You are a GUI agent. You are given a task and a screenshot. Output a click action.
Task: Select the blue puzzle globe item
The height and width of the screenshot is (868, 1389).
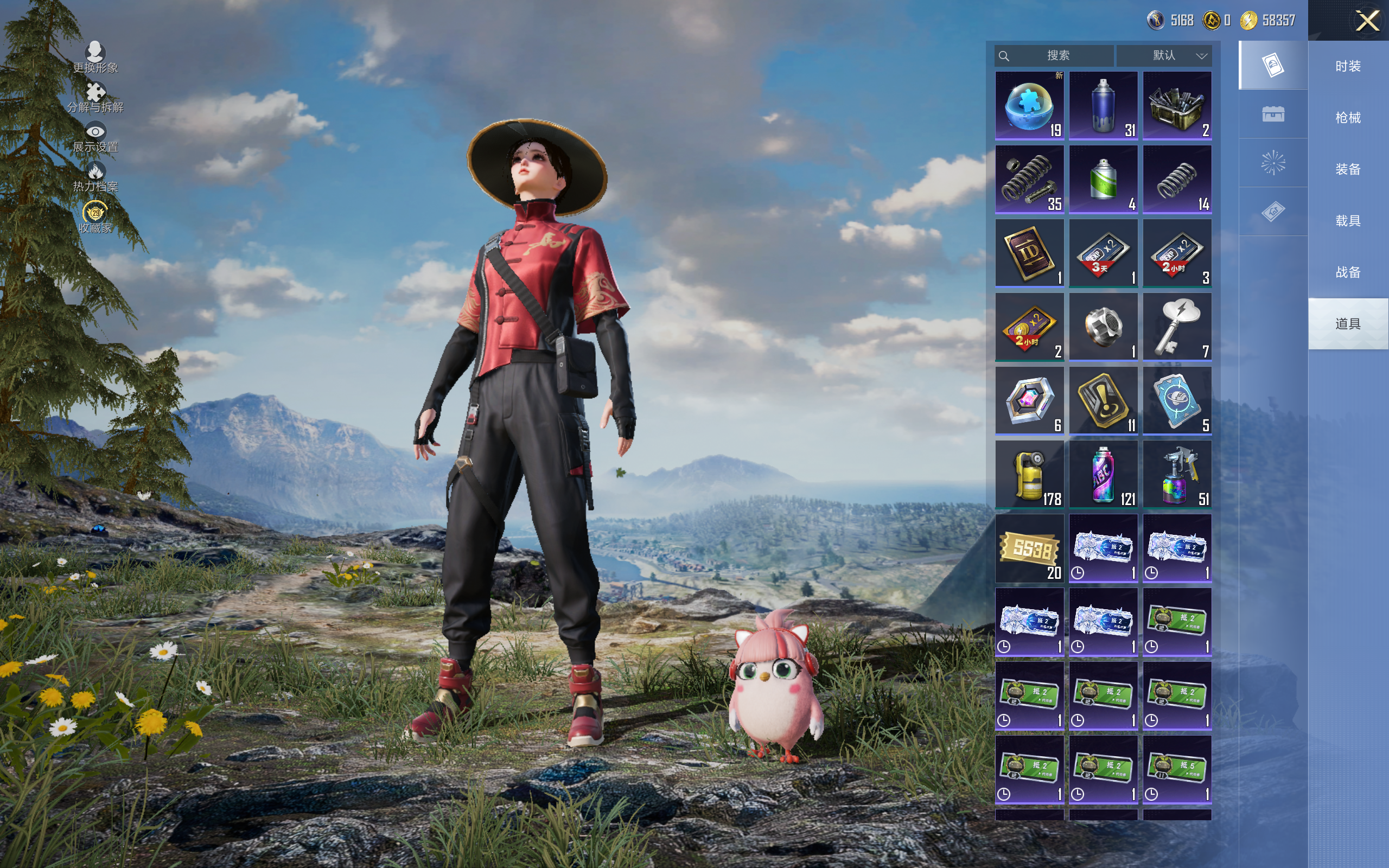[x=1029, y=106]
